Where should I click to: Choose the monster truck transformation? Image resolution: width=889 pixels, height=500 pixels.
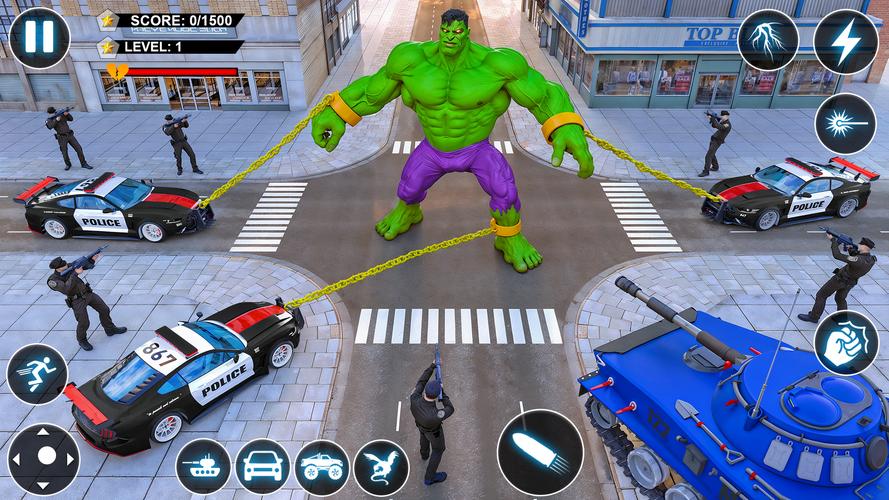(322, 467)
